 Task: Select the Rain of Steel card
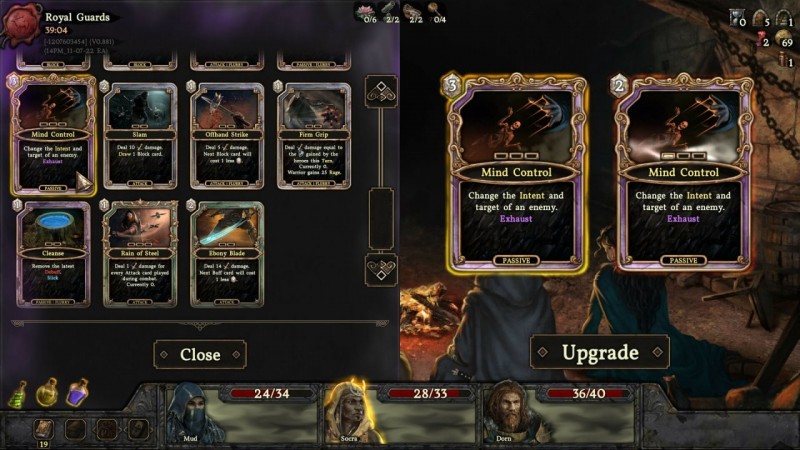coord(141,254)
